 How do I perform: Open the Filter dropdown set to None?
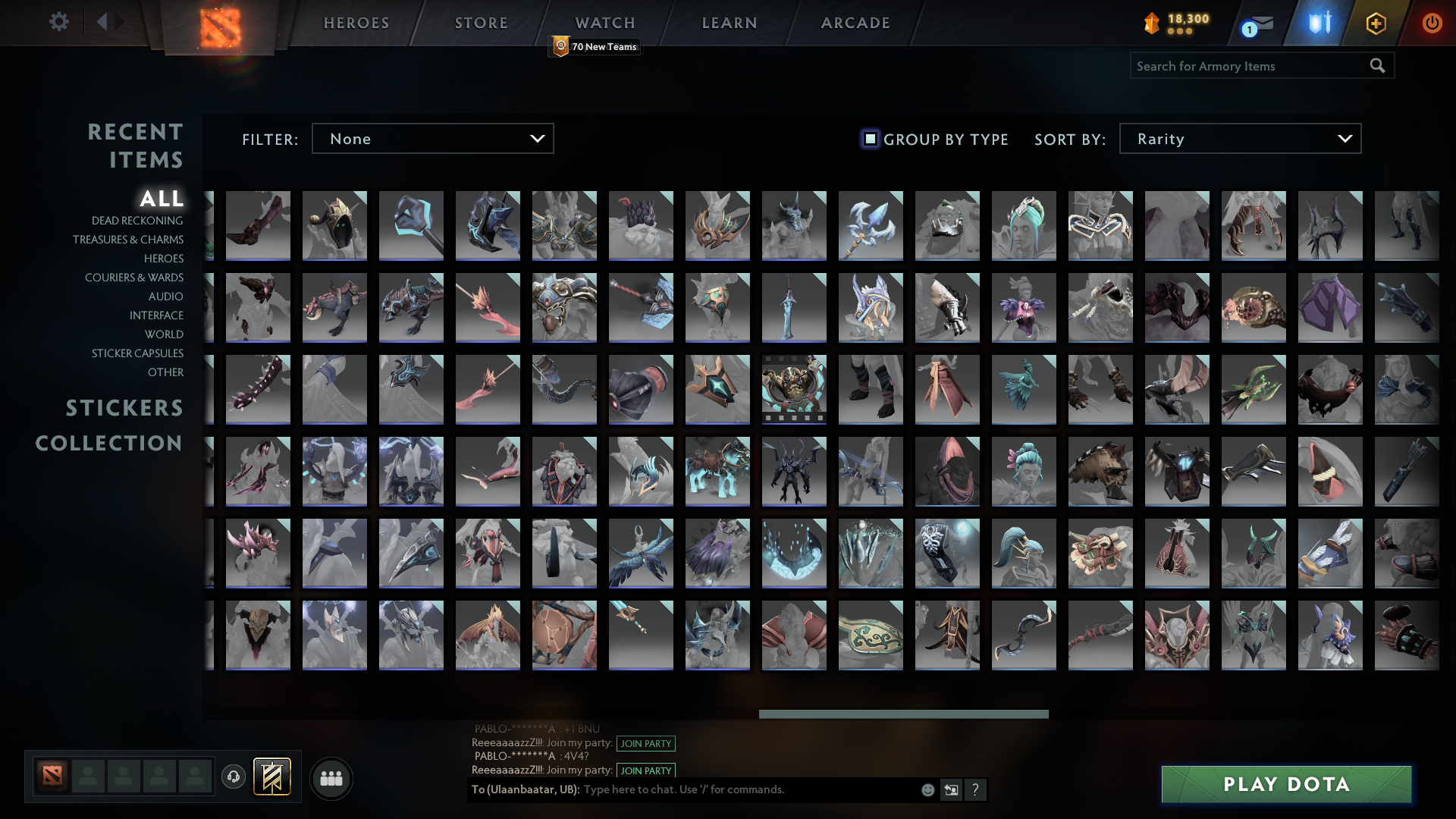tap(432, 138)
